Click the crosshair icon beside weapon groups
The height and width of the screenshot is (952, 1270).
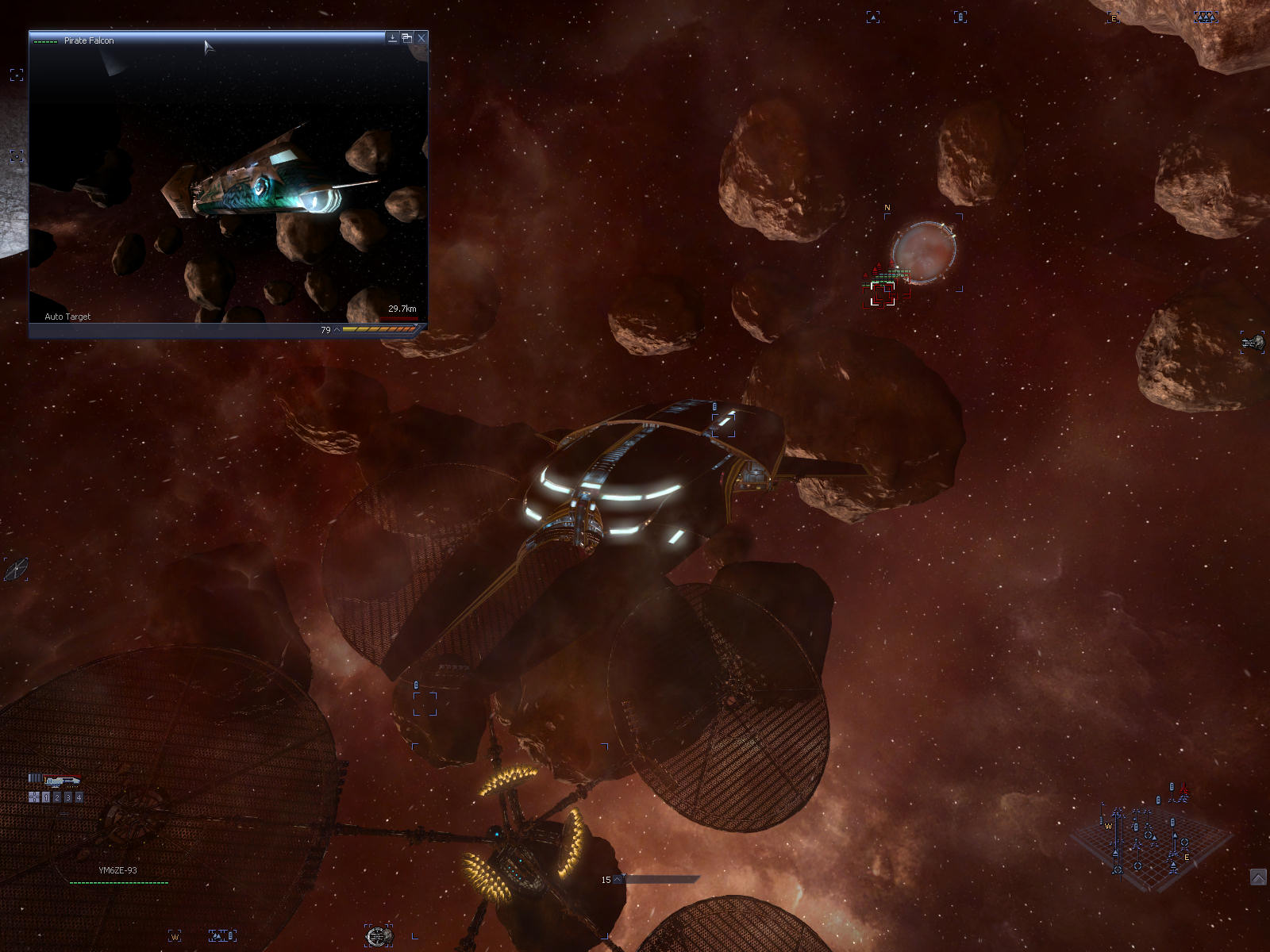pos(34,797)
